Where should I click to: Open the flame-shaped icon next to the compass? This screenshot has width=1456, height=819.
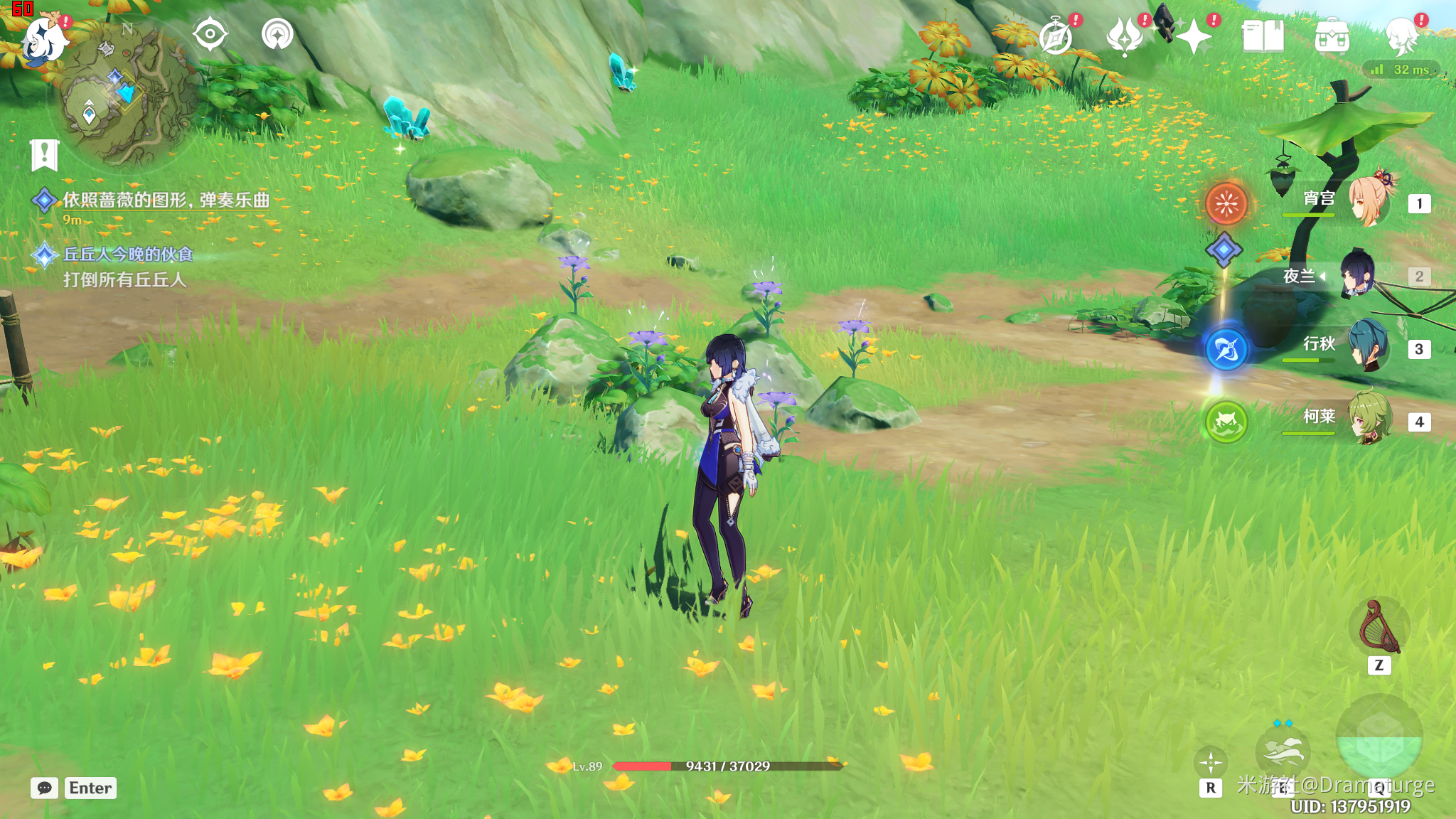(1125, 37)
